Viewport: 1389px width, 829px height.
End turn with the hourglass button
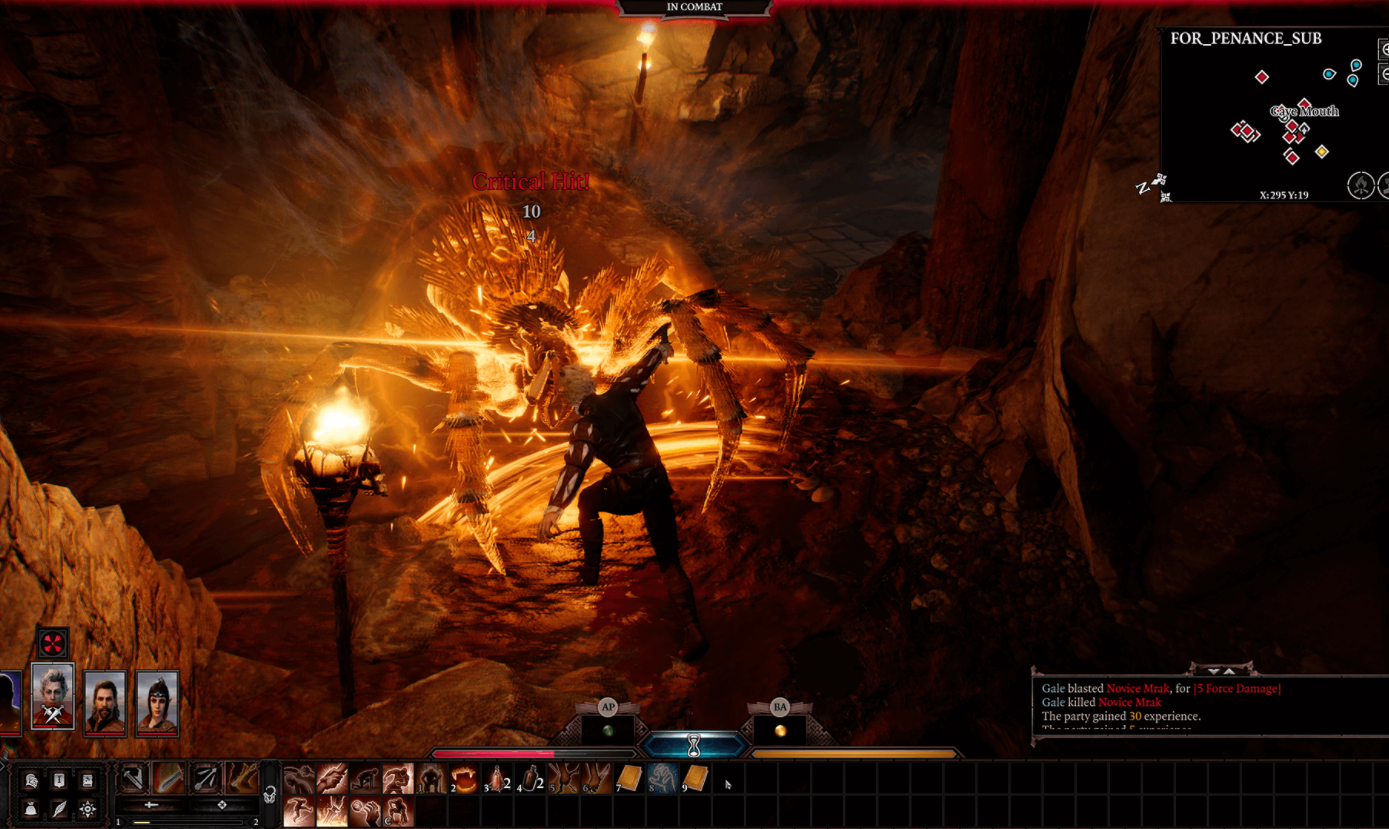pyautogui.click(x=694, y=745)
